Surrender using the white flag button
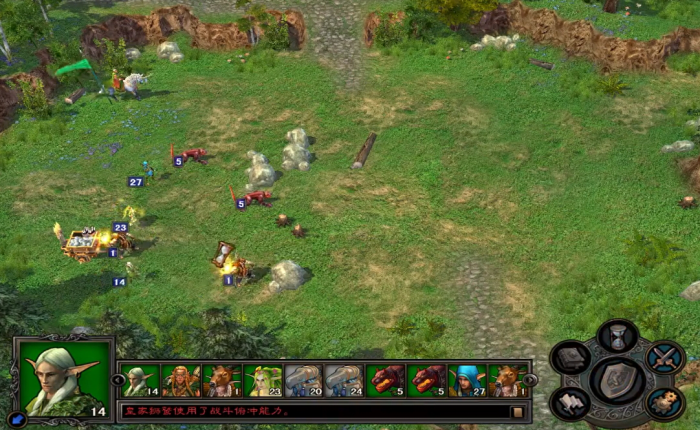Screen dimensions: 700x430 571,402
